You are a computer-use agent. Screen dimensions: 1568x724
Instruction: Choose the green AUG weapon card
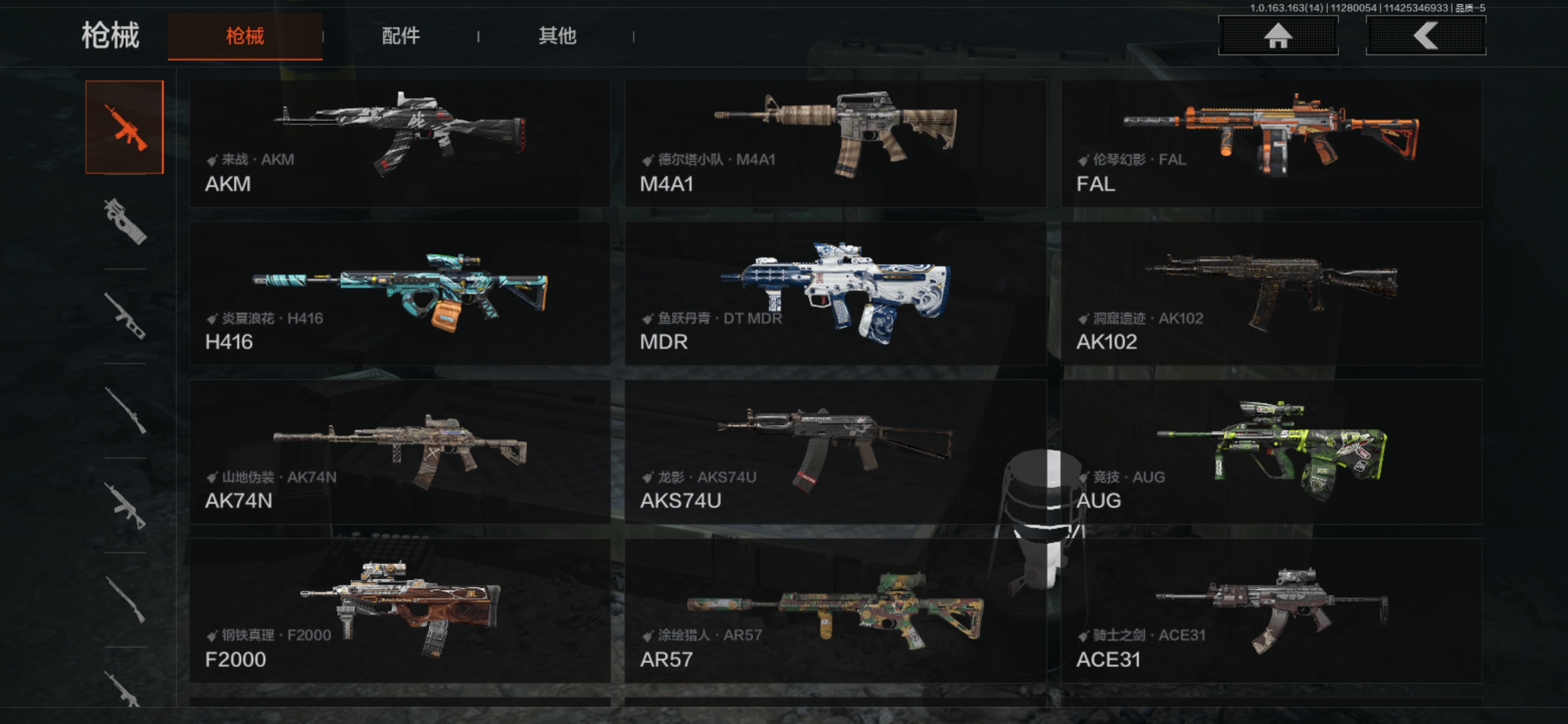click(x=1271, y=452)
